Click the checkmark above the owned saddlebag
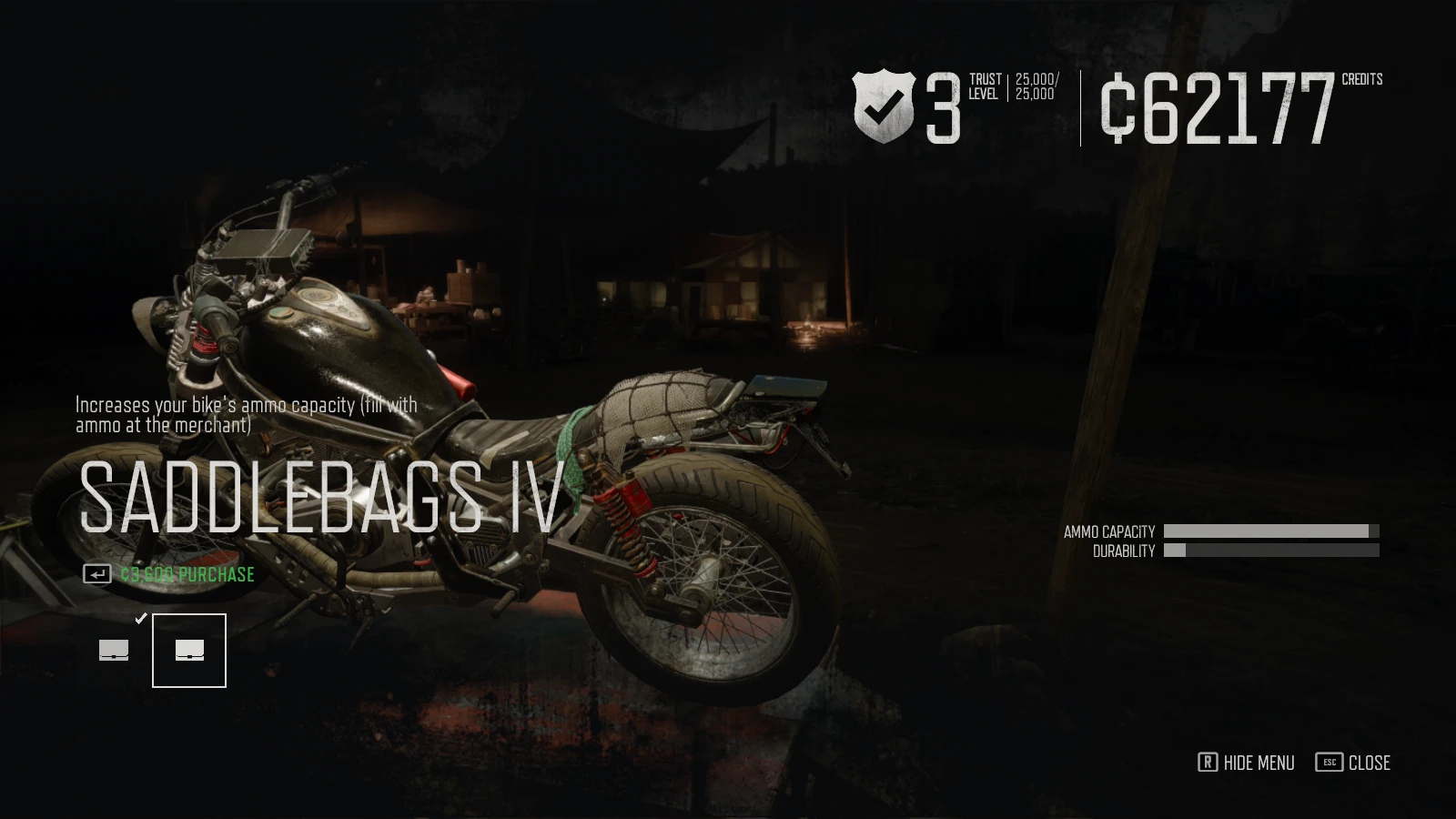 [140, 618]
